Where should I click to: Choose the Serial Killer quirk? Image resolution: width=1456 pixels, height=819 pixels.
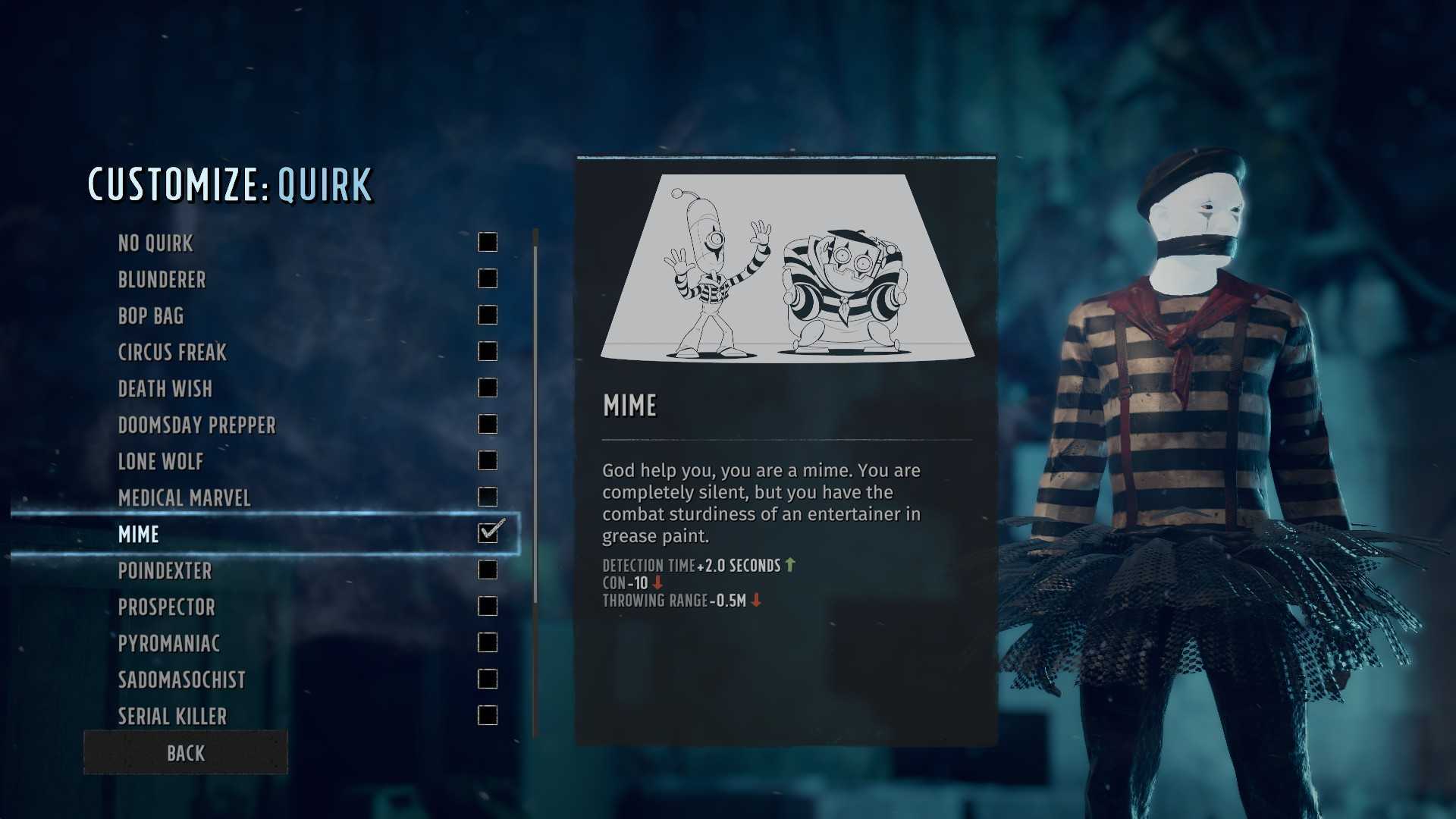tap(173, 717)
